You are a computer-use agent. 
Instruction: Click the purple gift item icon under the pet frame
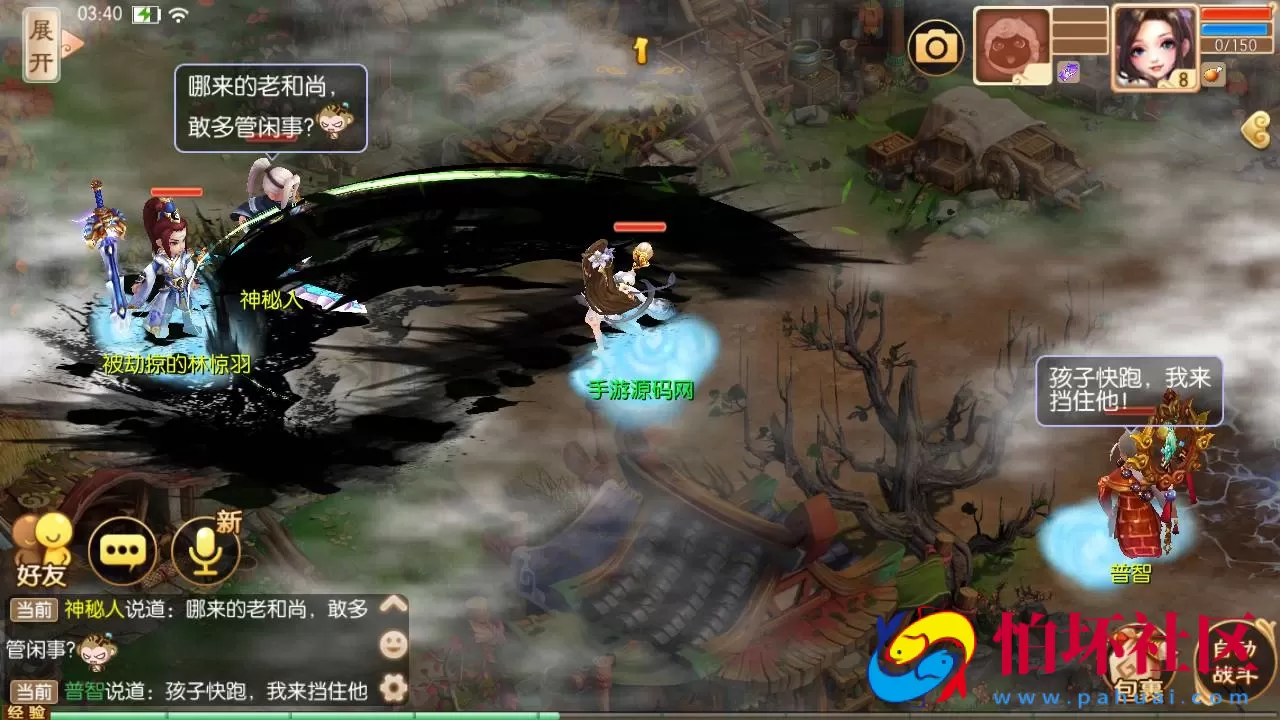(1069, 70)
